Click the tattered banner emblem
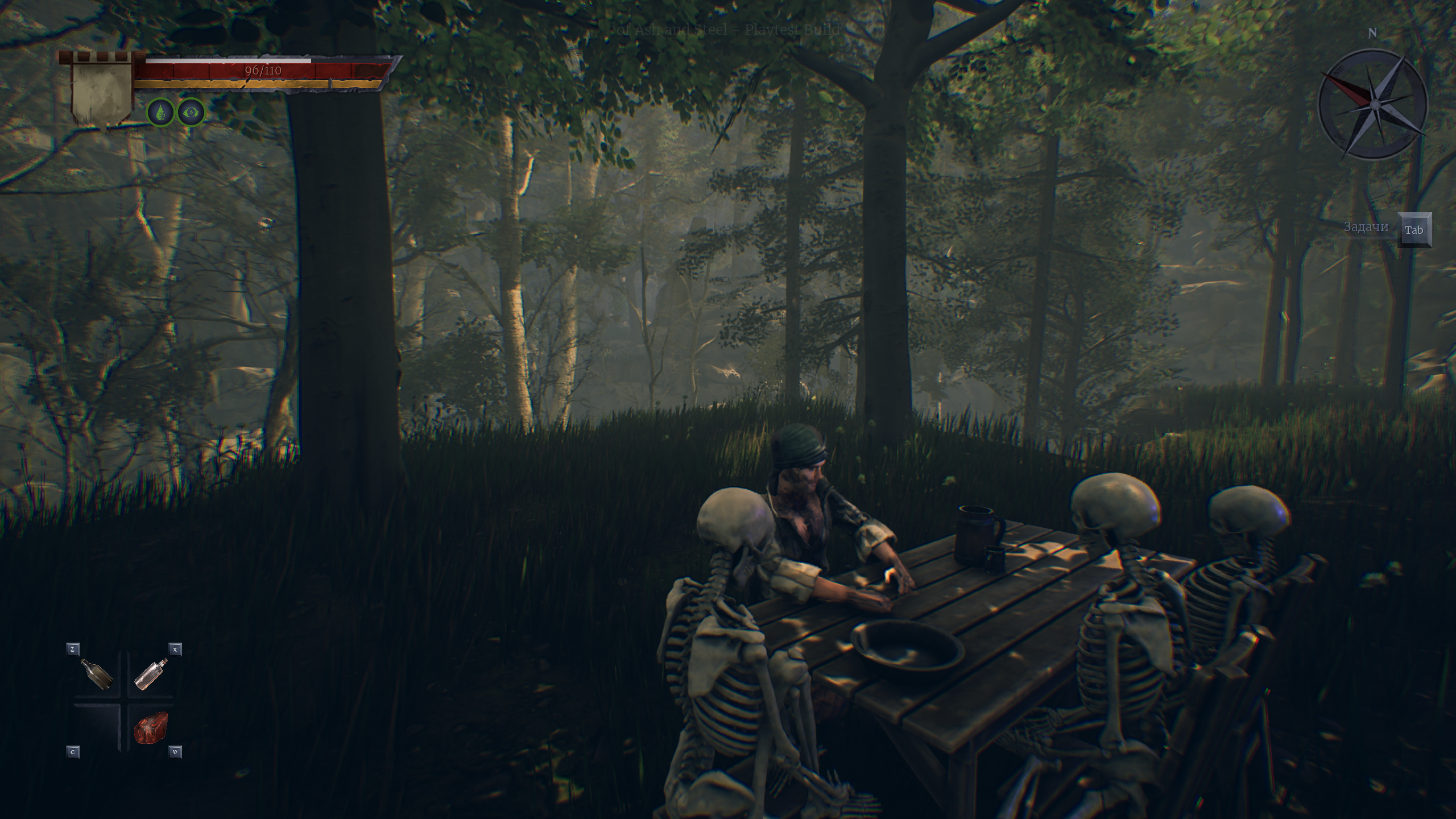 point(101,91)
